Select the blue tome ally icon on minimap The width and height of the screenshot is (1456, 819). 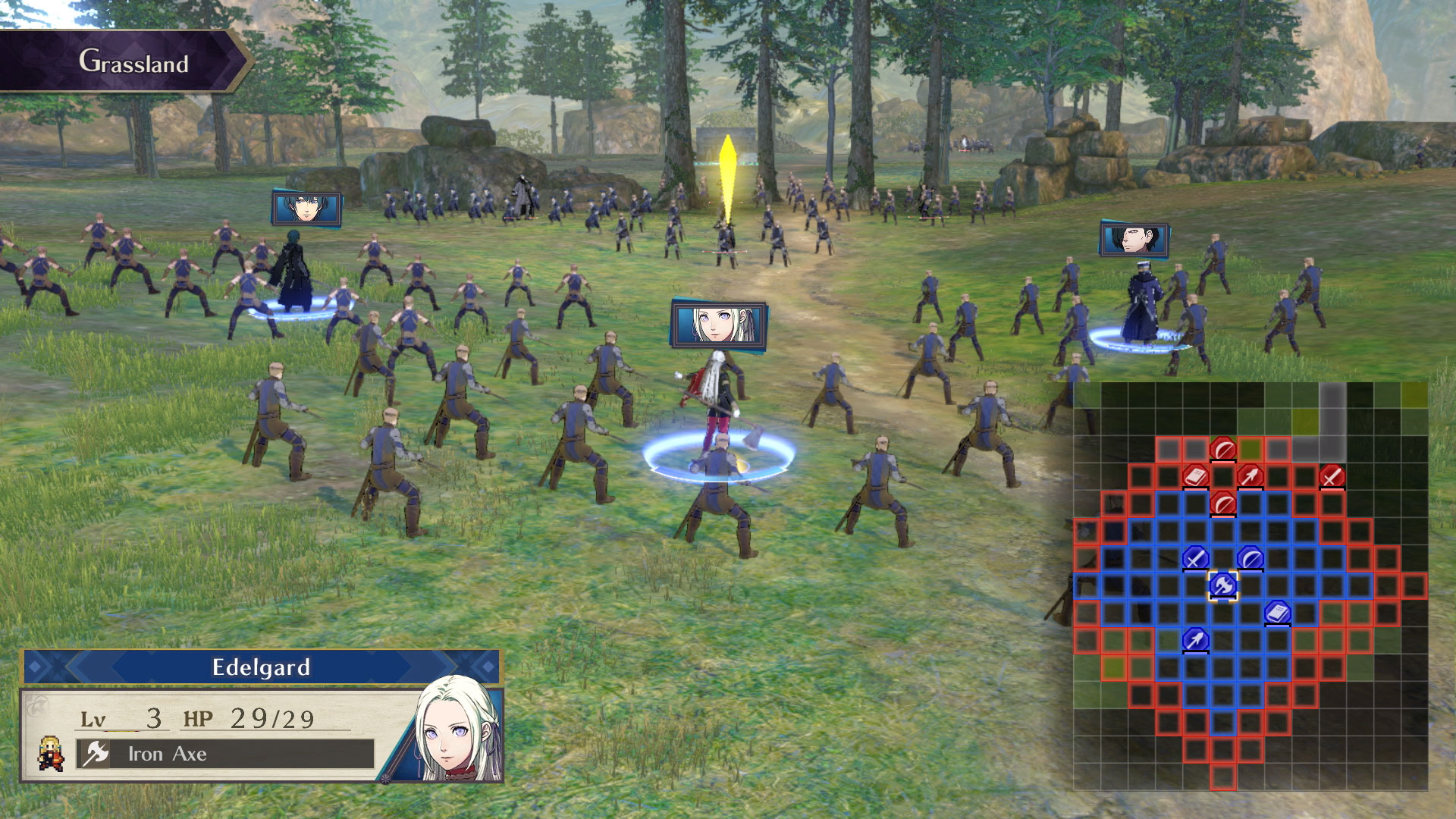(1276, 611)
